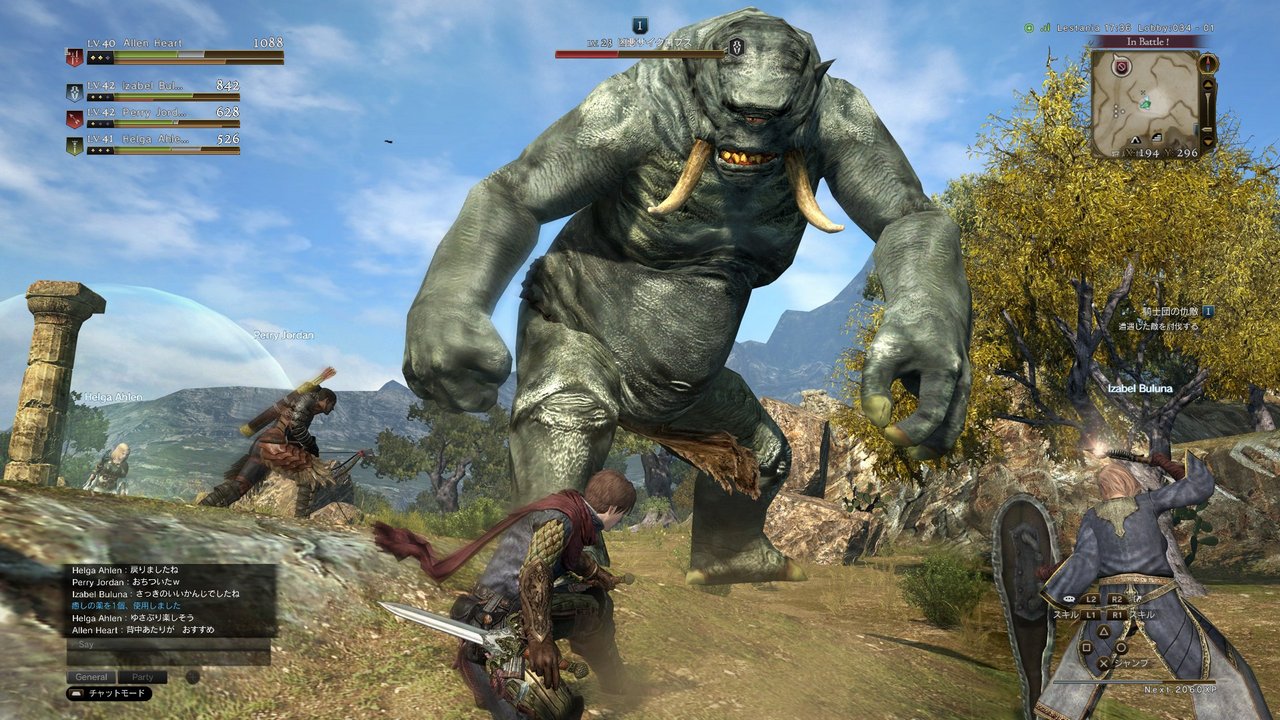Click the shield icon above the boss health bar
The width and height of the screenshot is (1280, 720).
pyautogui.click(x=738, y=47)
